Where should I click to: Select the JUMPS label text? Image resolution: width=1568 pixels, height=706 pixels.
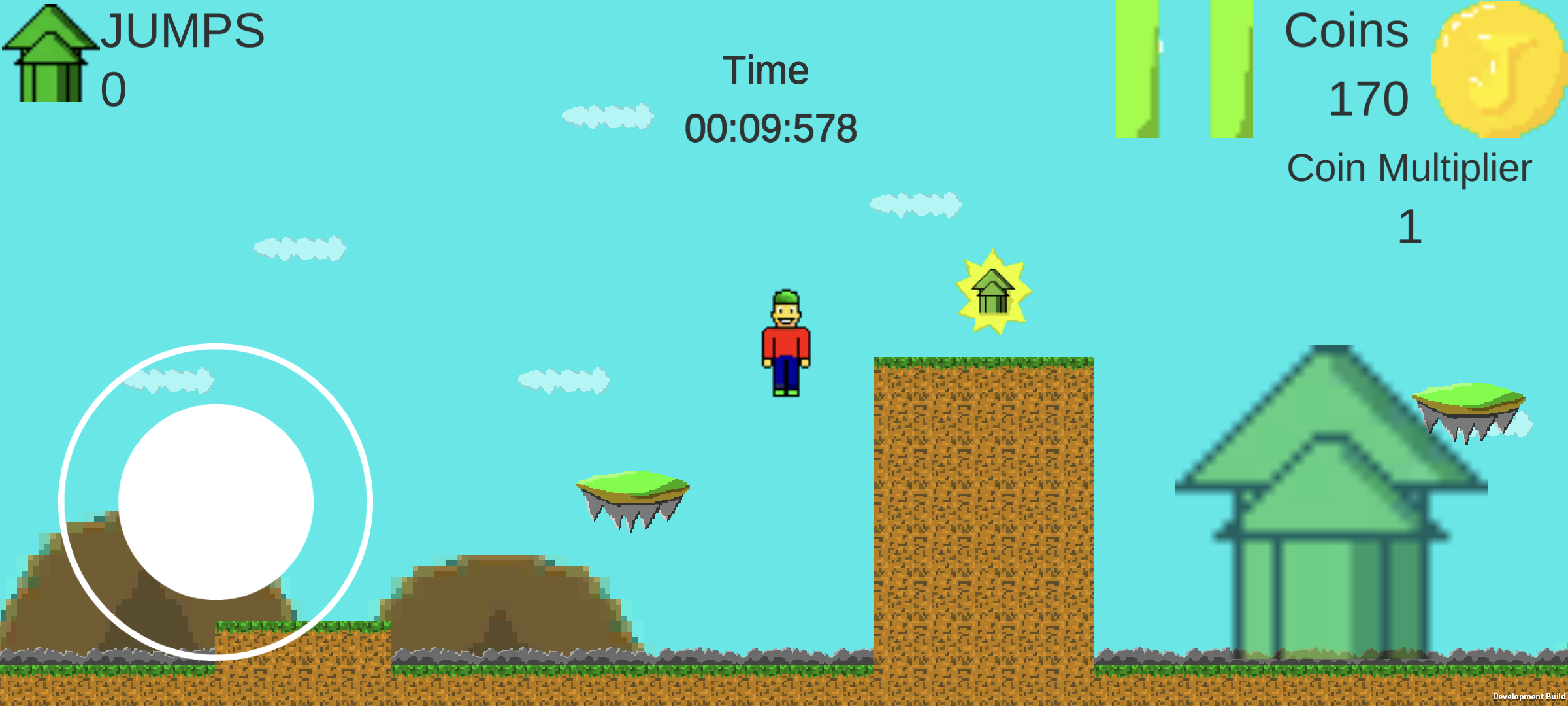click(x=183, y=29)
